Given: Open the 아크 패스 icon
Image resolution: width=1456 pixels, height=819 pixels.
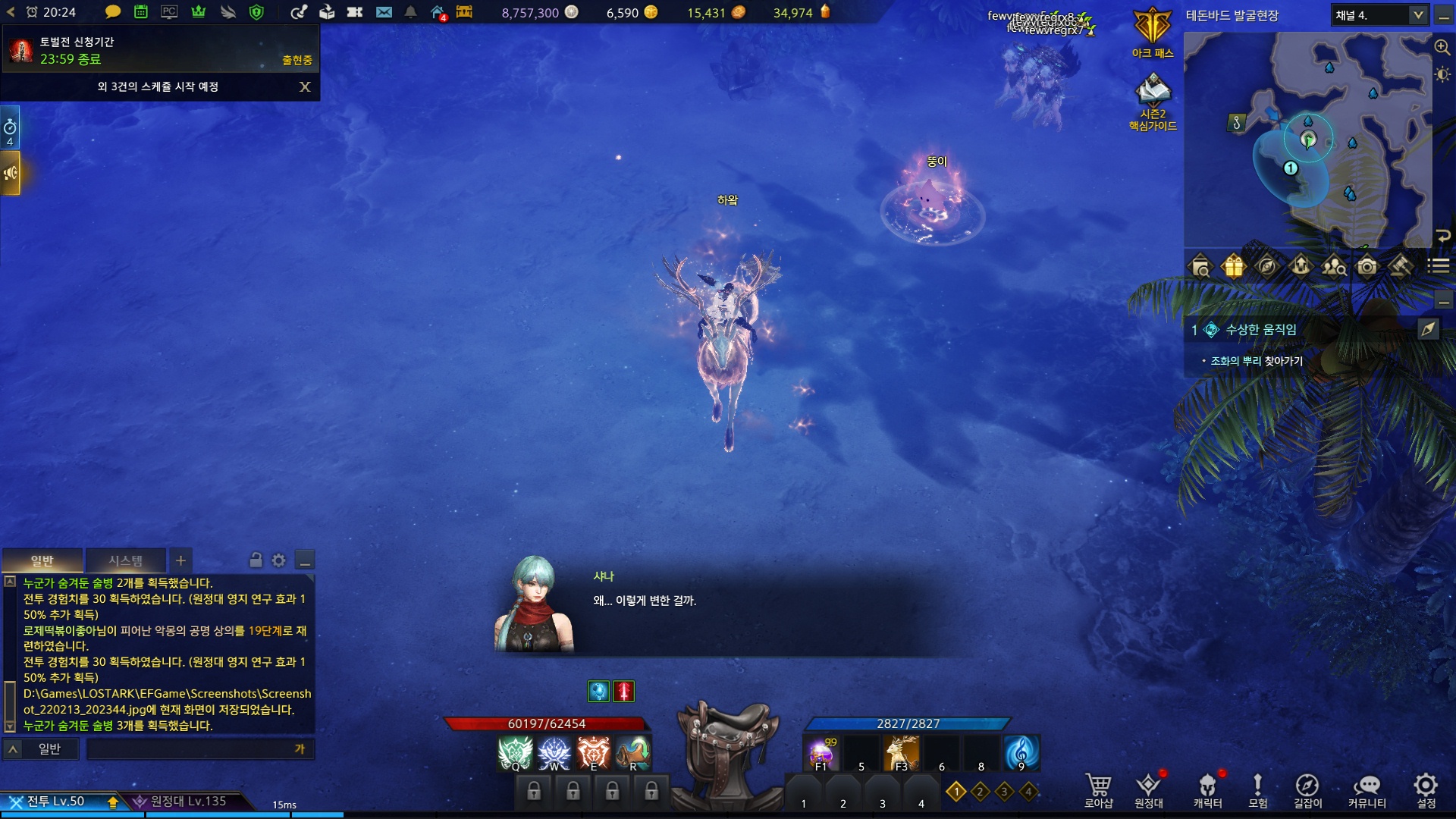Looking at the screenshot, I should tap(1153, 30).
